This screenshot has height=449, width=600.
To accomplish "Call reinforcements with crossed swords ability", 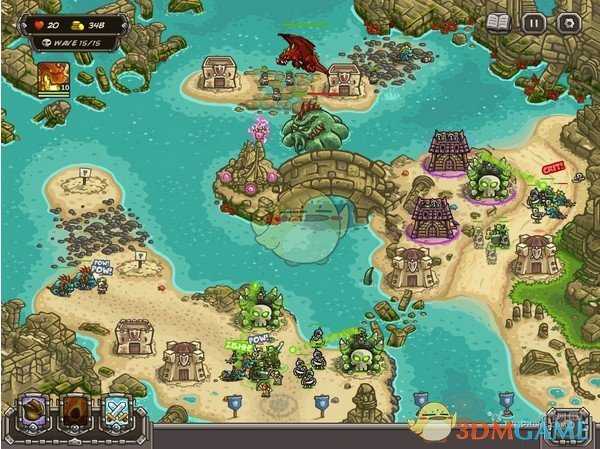I will (115, 412).
